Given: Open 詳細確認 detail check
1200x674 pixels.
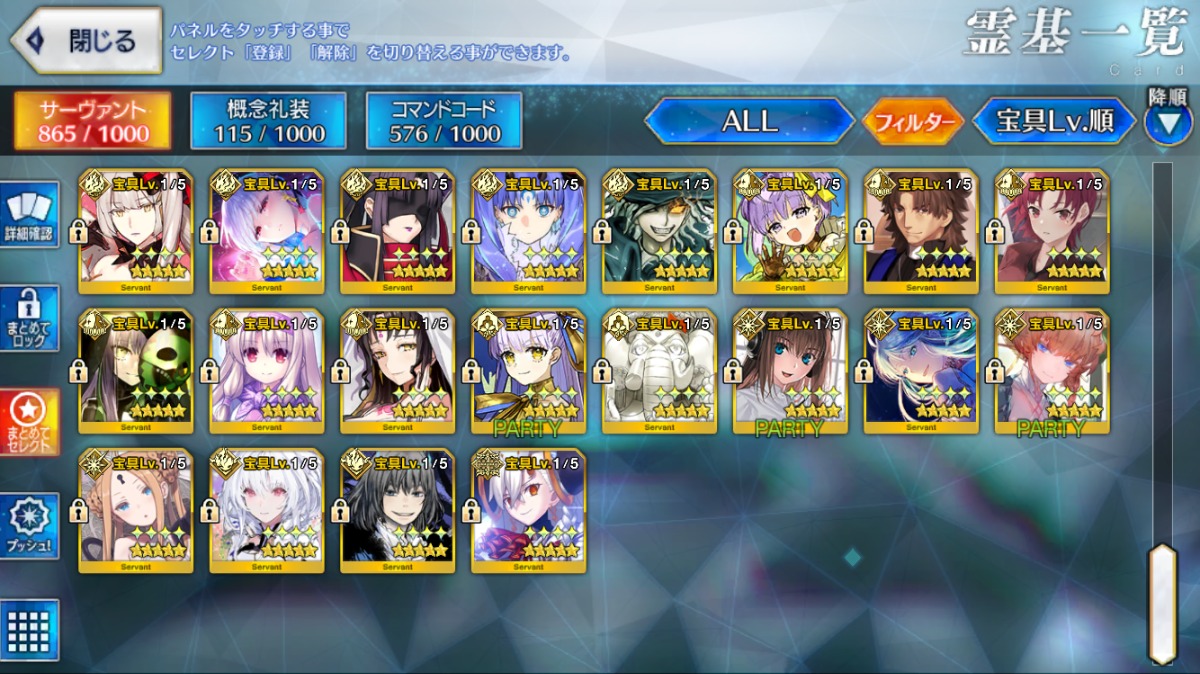Looking at the screenshot, I should 29,214.
